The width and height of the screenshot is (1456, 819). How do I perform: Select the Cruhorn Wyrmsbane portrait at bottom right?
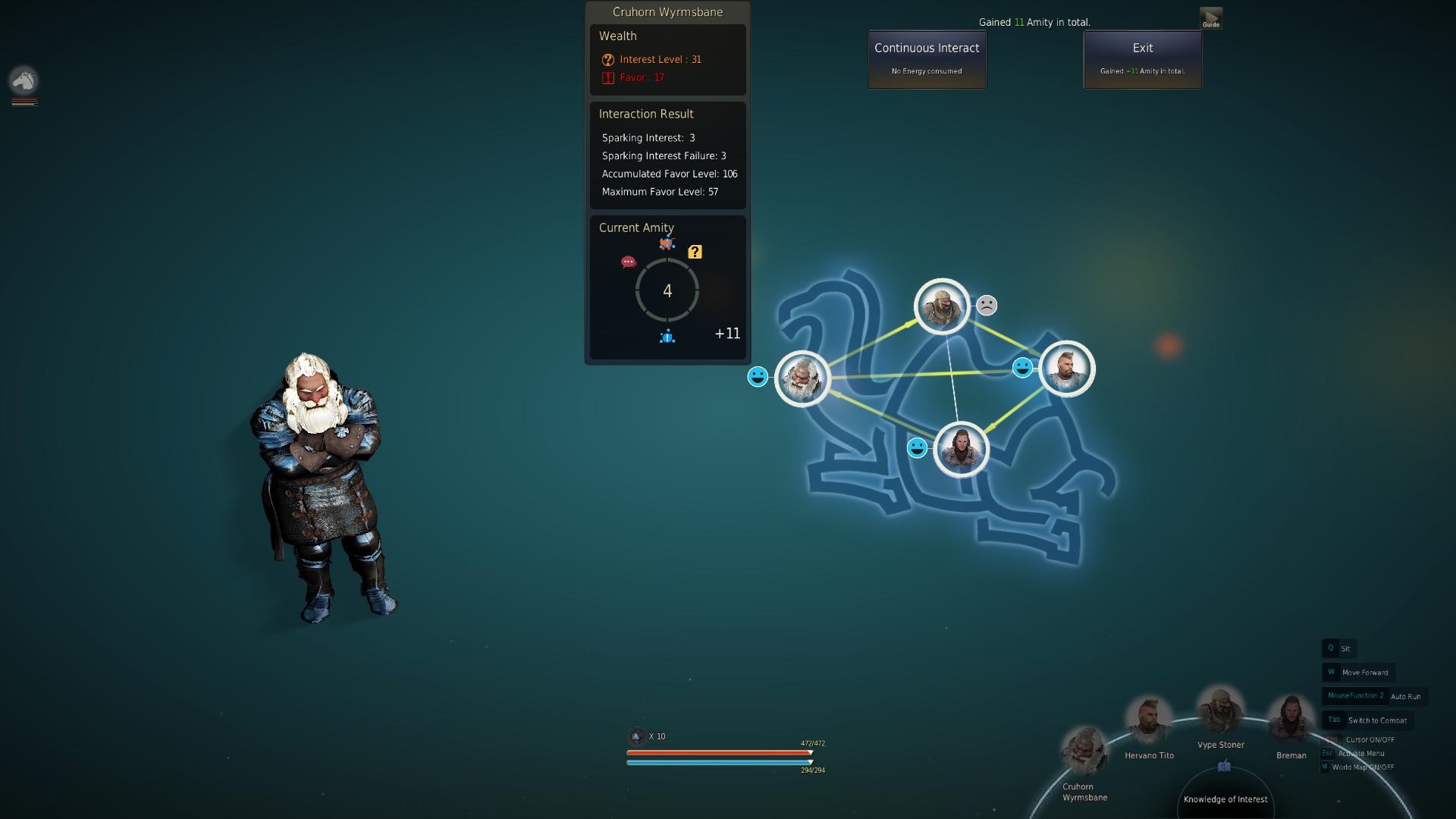tap(1084, 749)
